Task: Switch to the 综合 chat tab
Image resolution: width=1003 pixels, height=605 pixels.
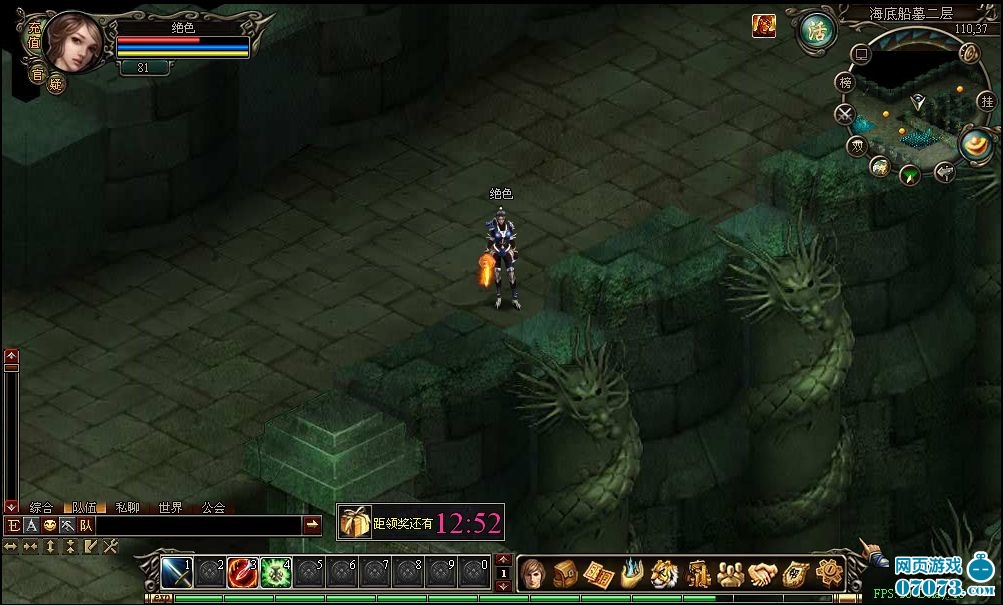Action: (41, 508)
